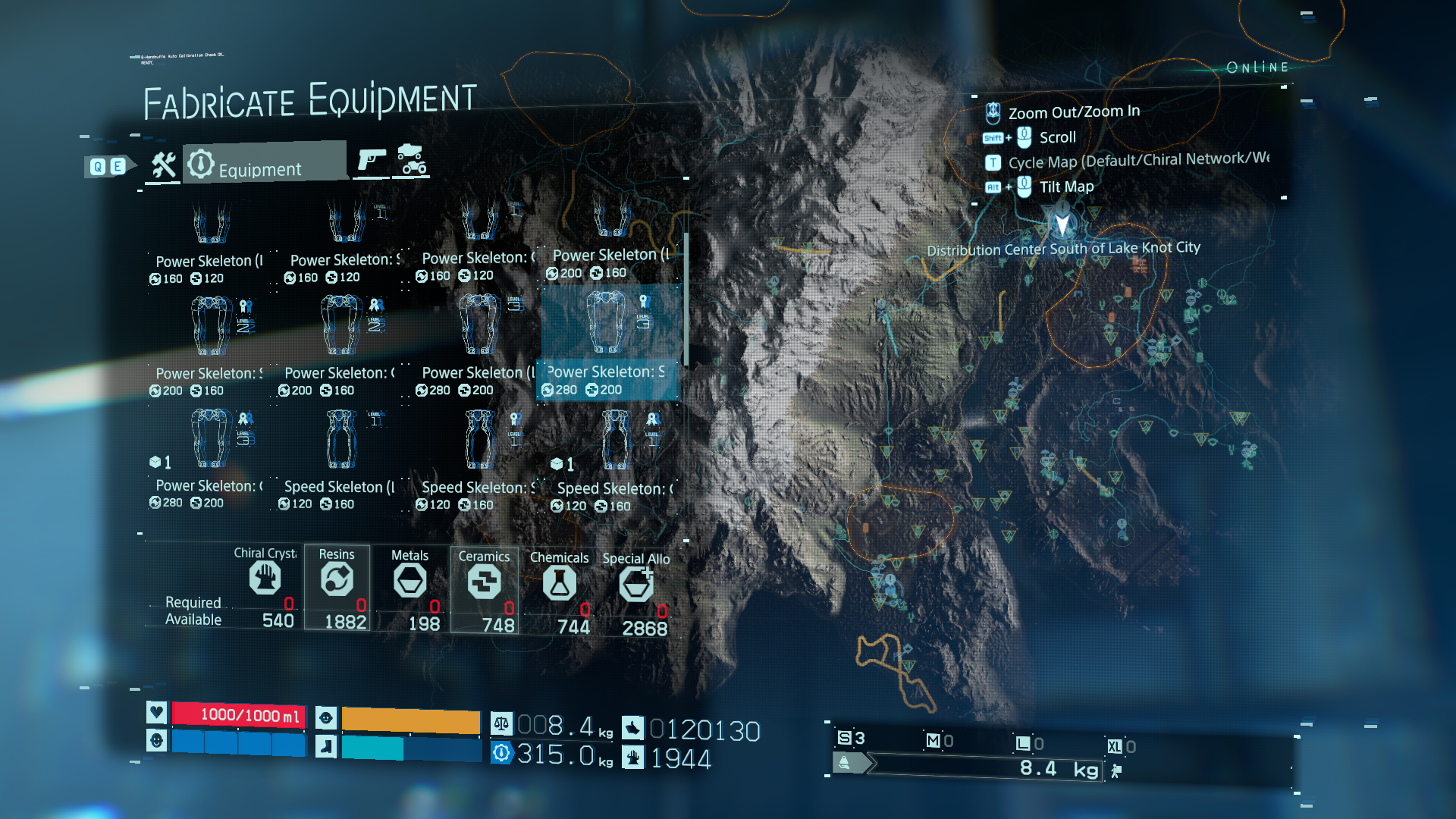
Task: Open the vehicles category tab
Action: [412, 159]
